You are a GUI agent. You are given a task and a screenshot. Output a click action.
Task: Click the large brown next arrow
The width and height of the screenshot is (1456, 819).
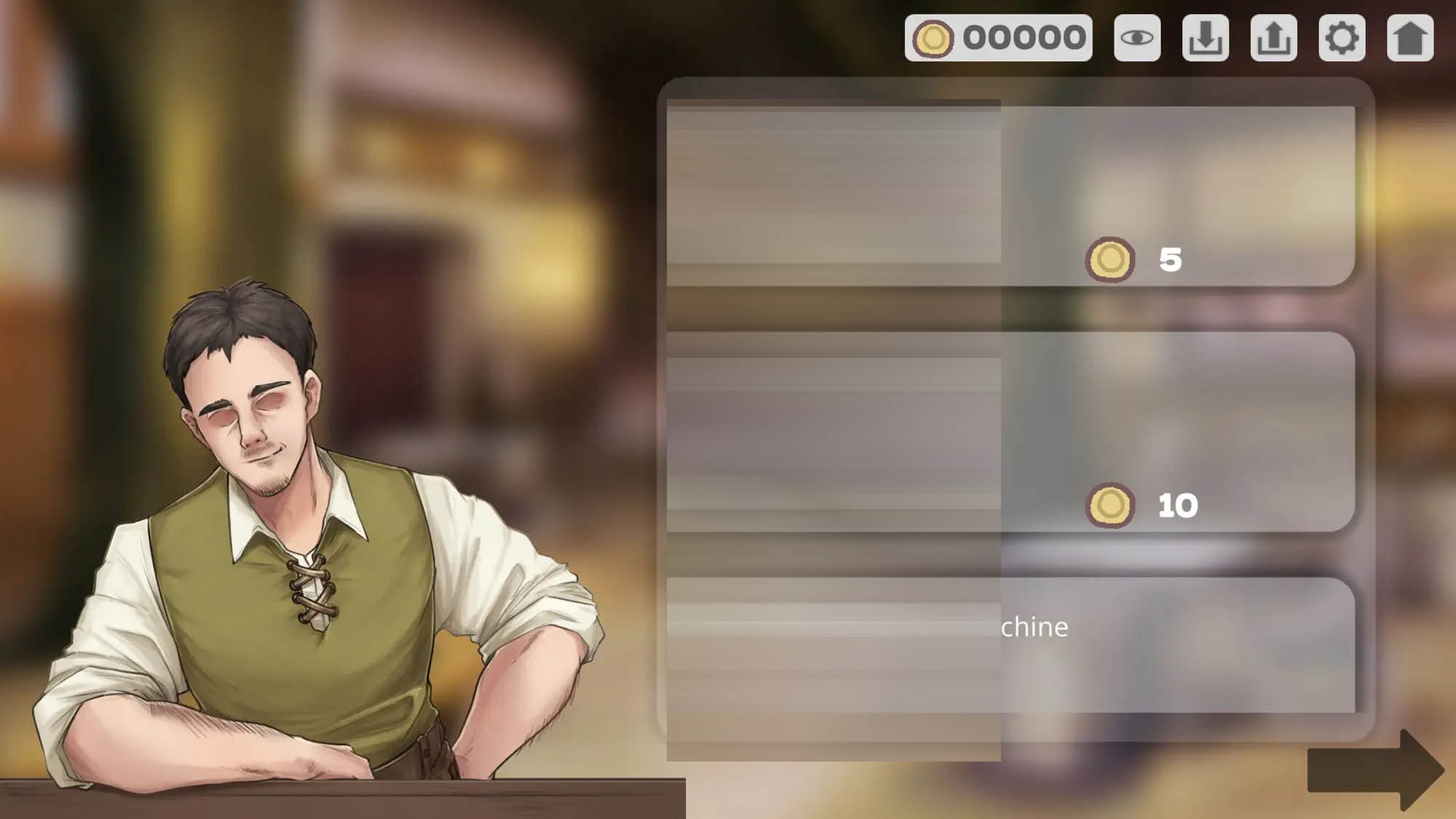1374,770
